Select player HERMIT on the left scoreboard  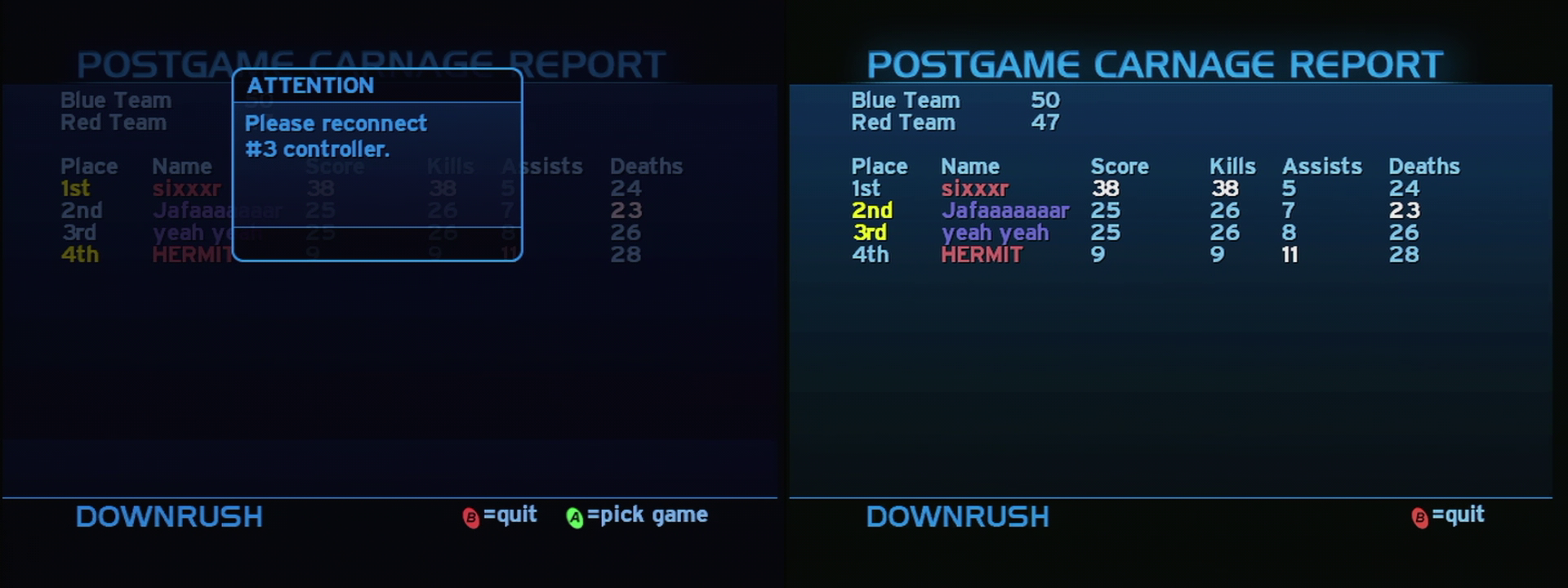point(189,254)
